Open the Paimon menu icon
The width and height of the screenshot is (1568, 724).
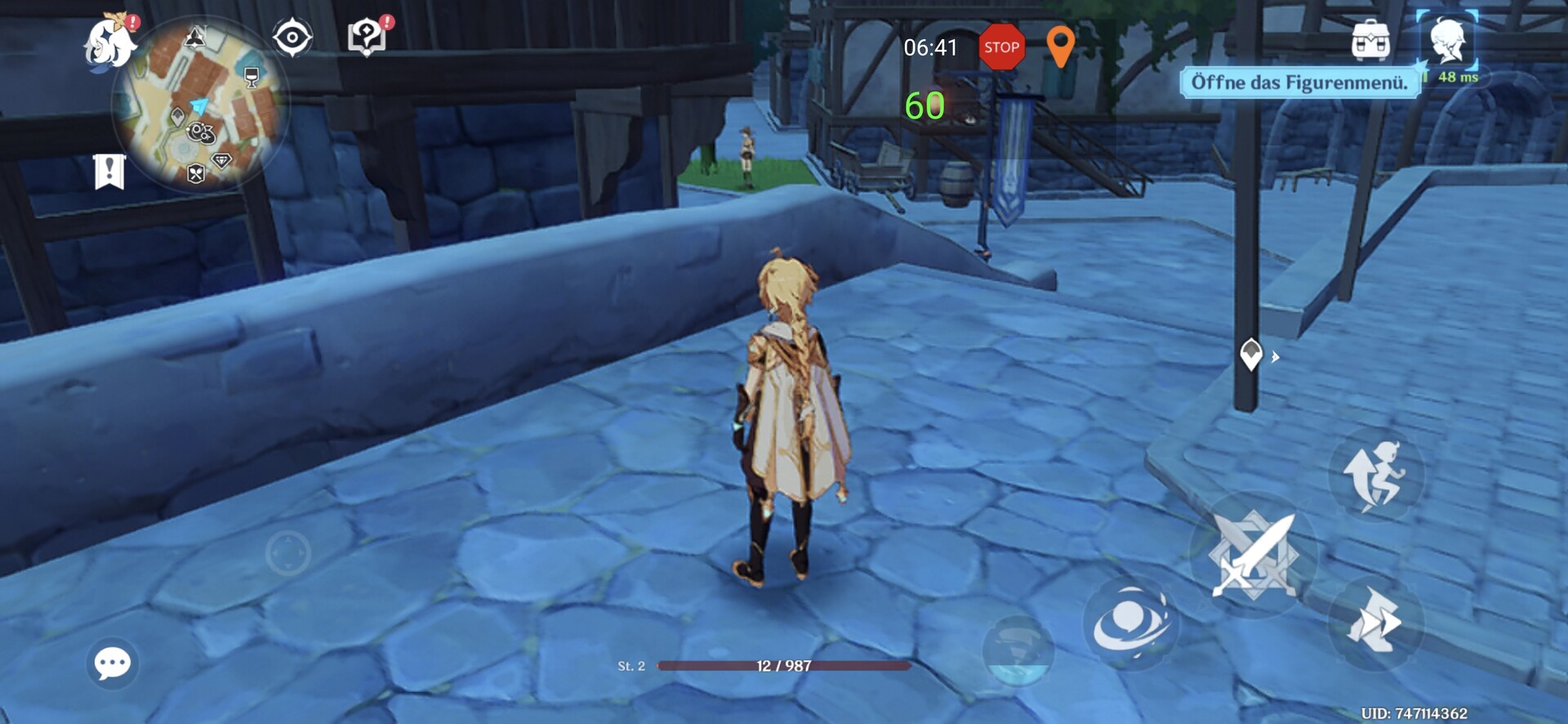(x=110, y=42)
